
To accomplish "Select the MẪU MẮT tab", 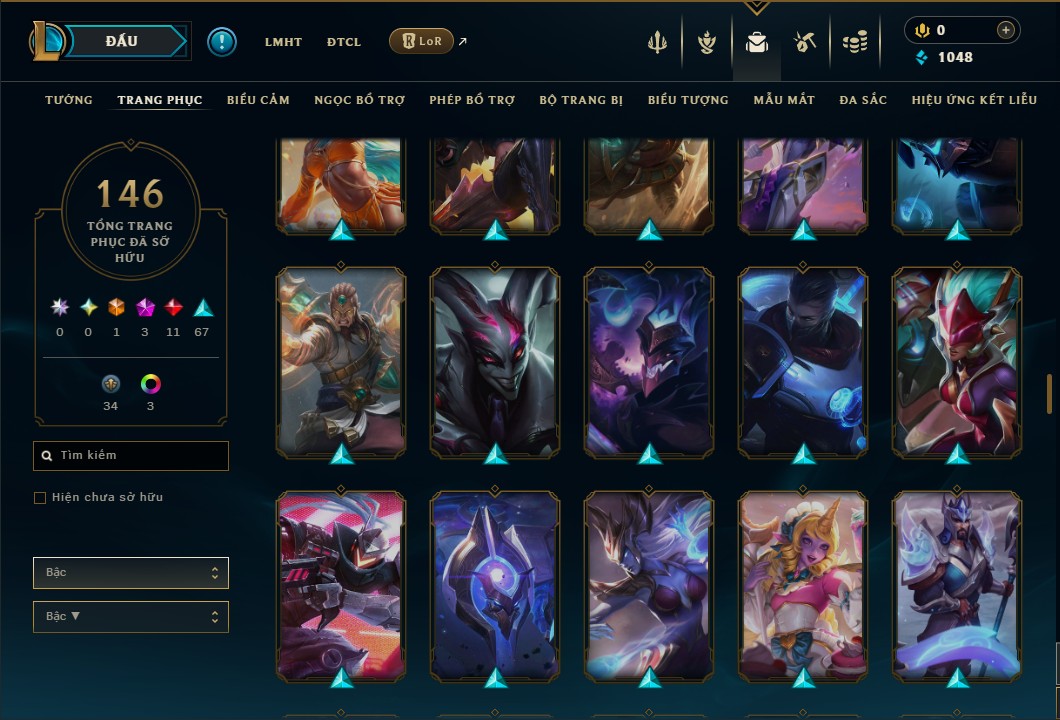I will point(784,100).
